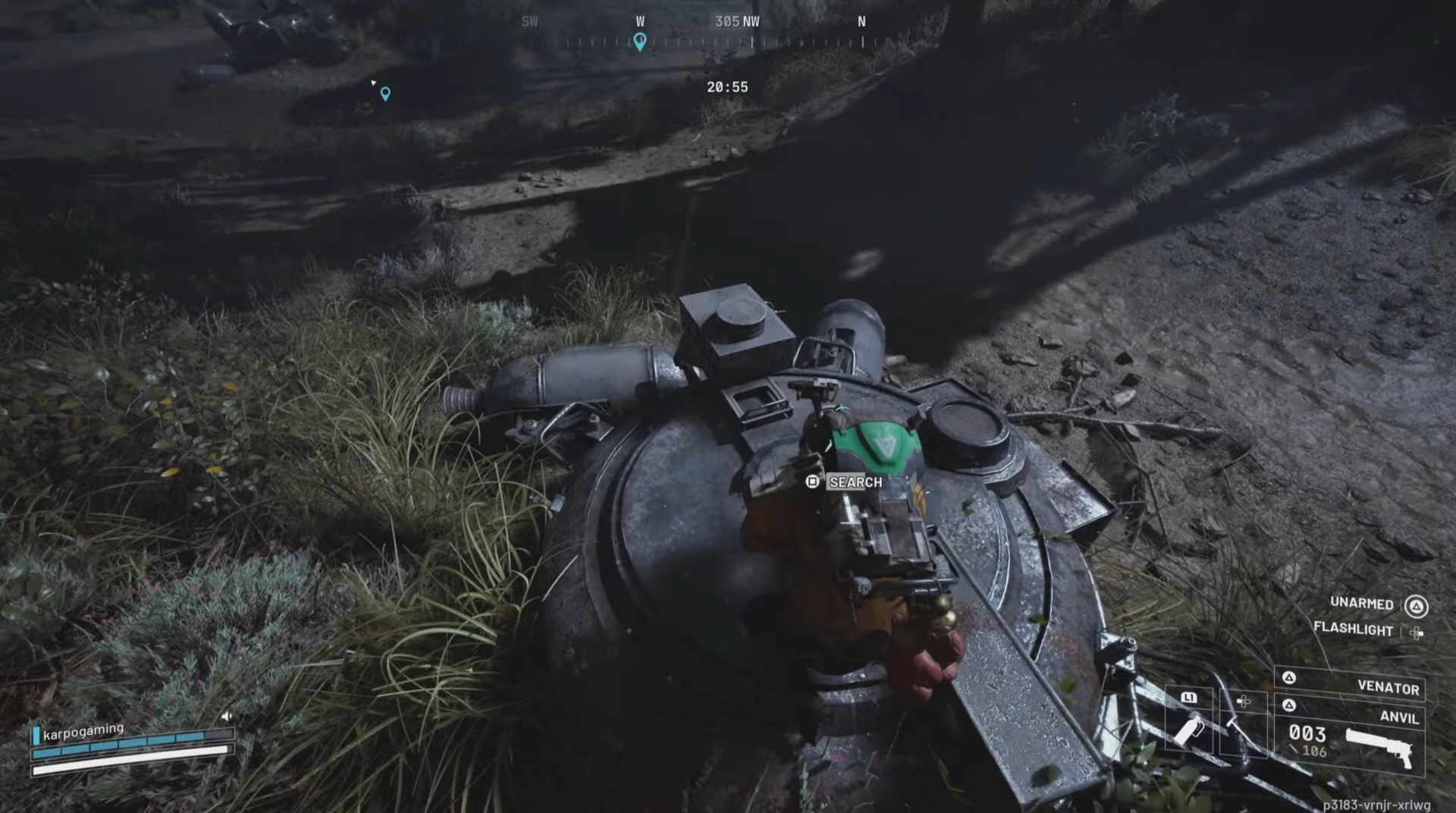The width and height of the screenshot is (1456, 813).
Task: Click the circle button icon on the SEARCH prompt
Action: [811, 481]
